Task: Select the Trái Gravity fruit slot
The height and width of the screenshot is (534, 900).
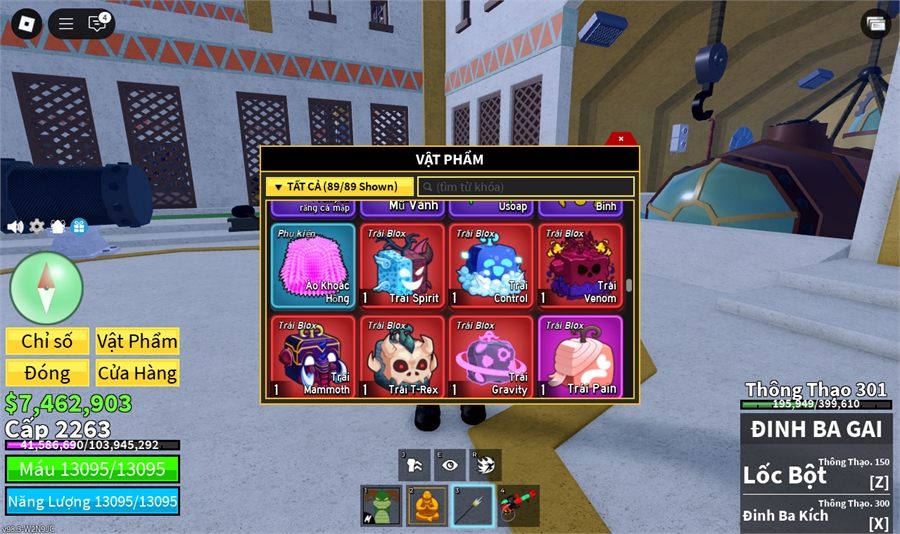Action: click(x=491, y=356)
